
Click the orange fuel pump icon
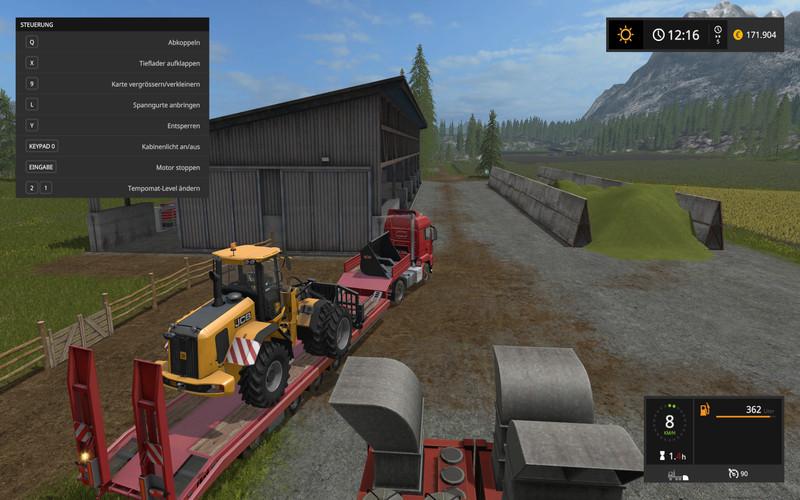(704, 410)
